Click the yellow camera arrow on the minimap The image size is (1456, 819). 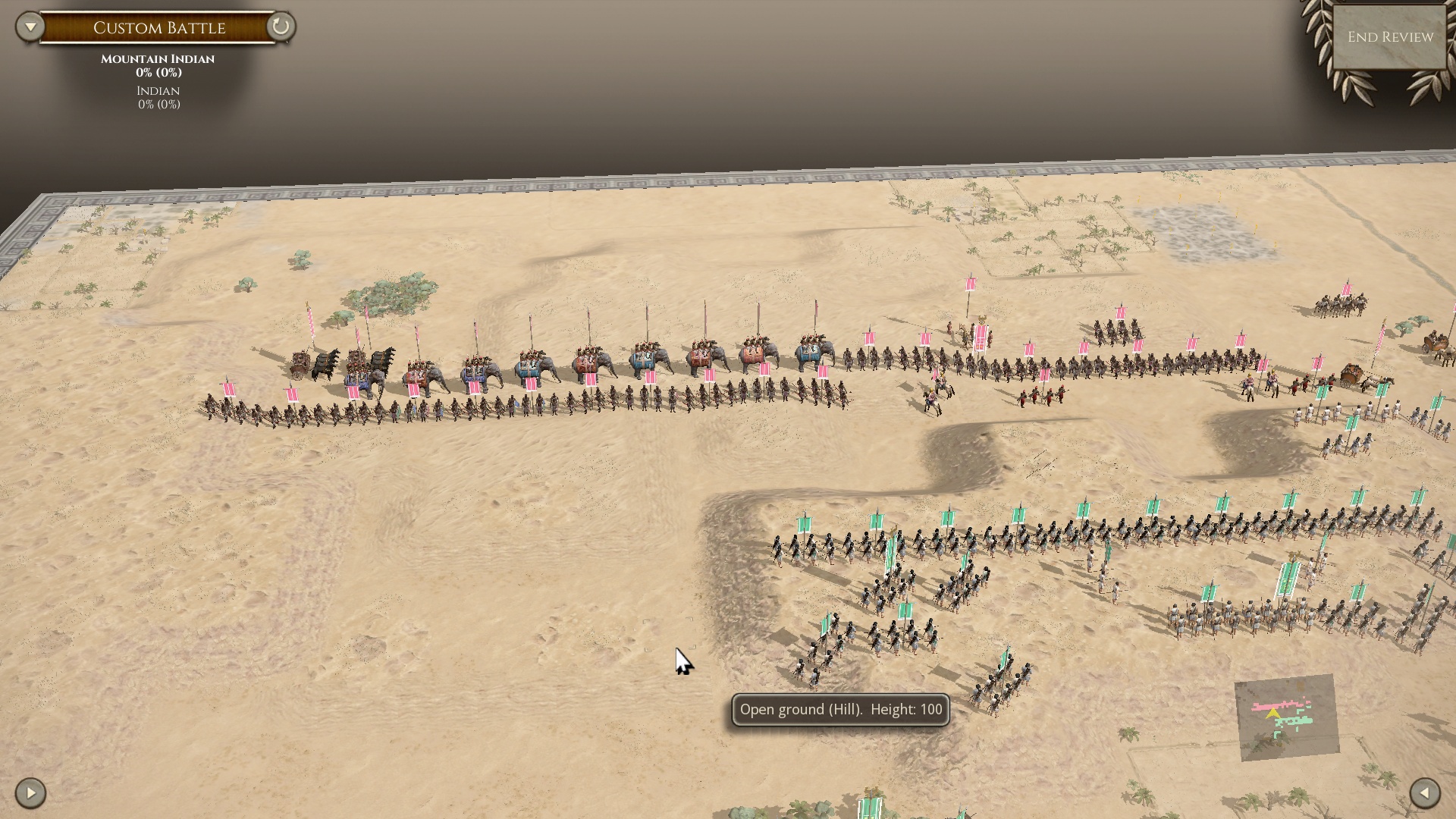[1273, 714]
